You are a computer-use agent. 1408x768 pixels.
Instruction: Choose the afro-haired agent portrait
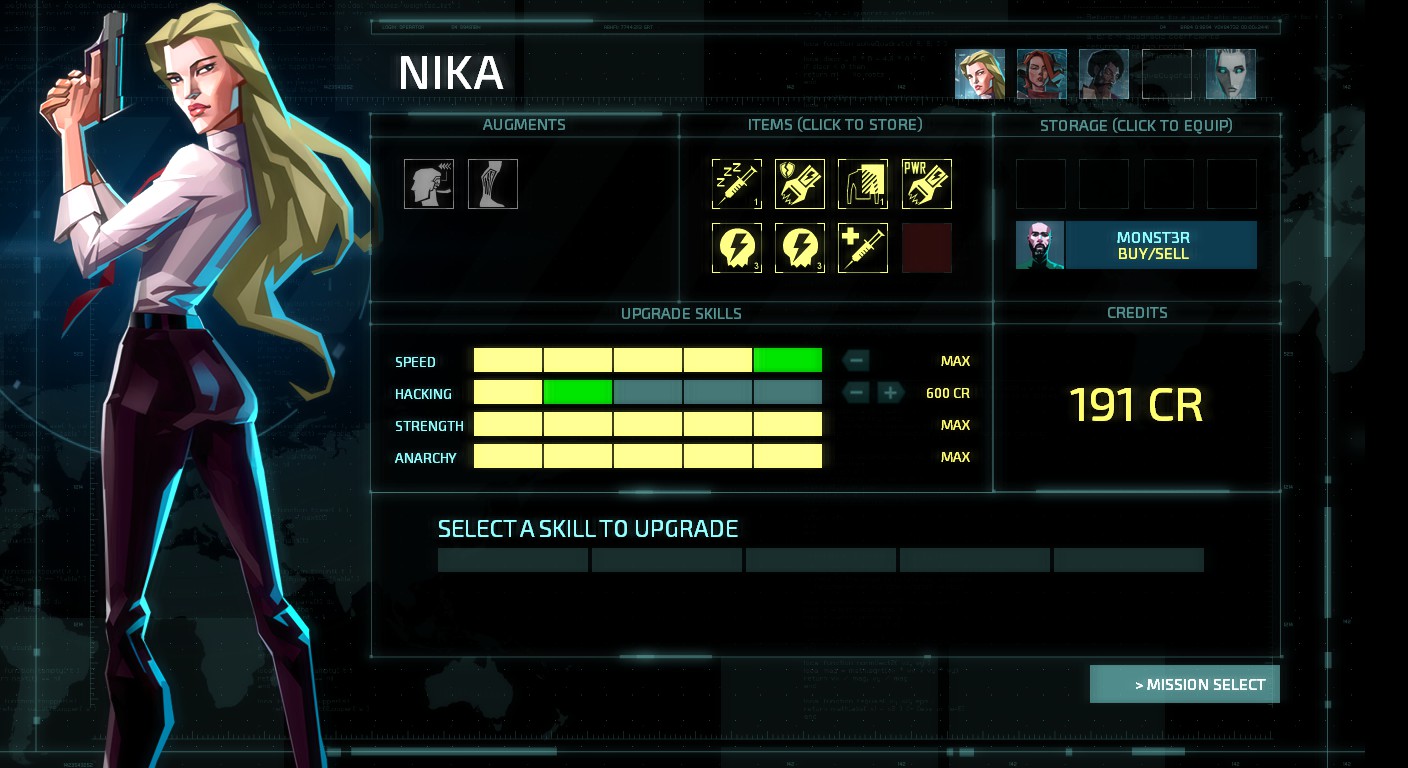coord(1104,74)
